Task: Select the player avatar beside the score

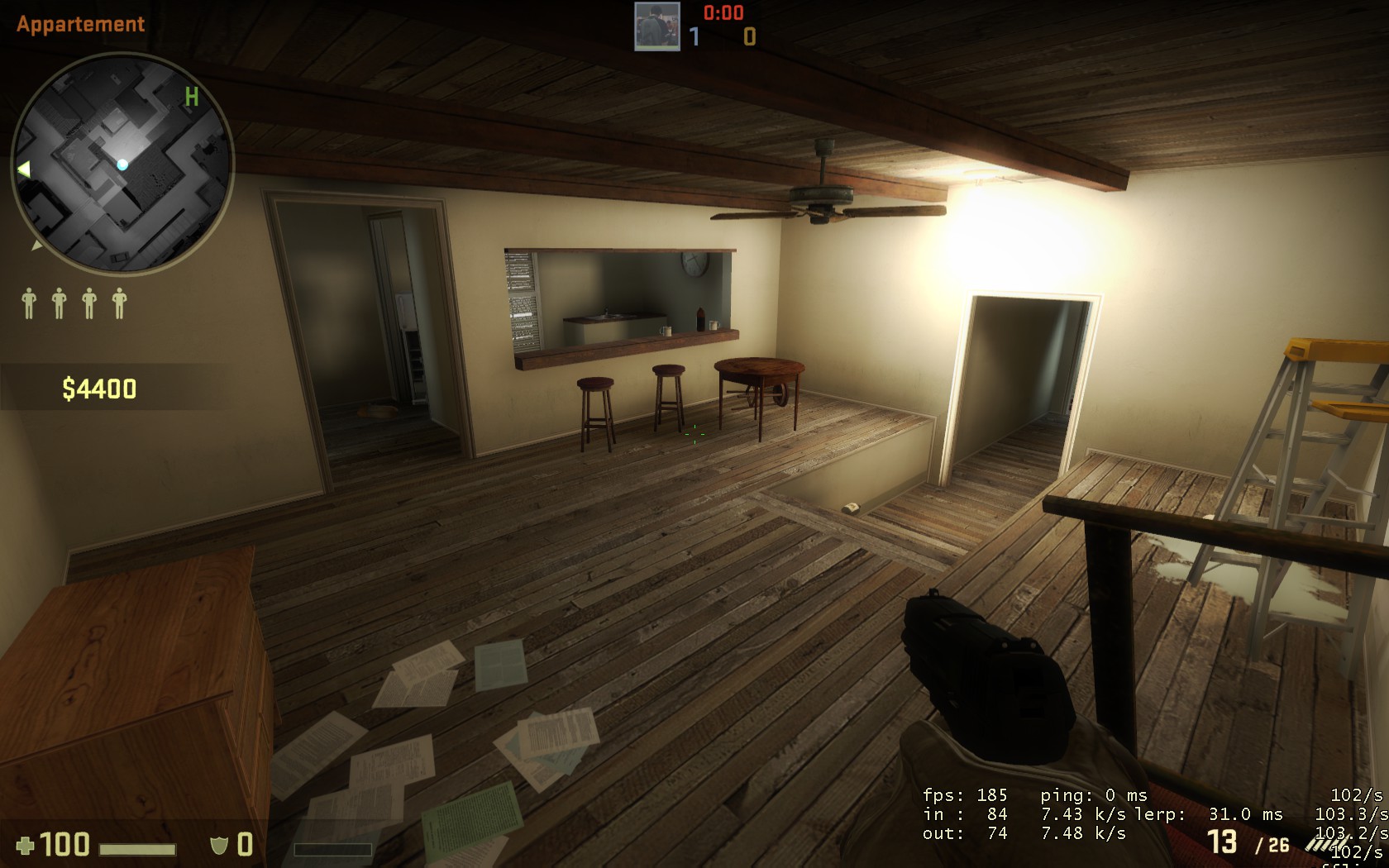Action: [x=656, y=26]
